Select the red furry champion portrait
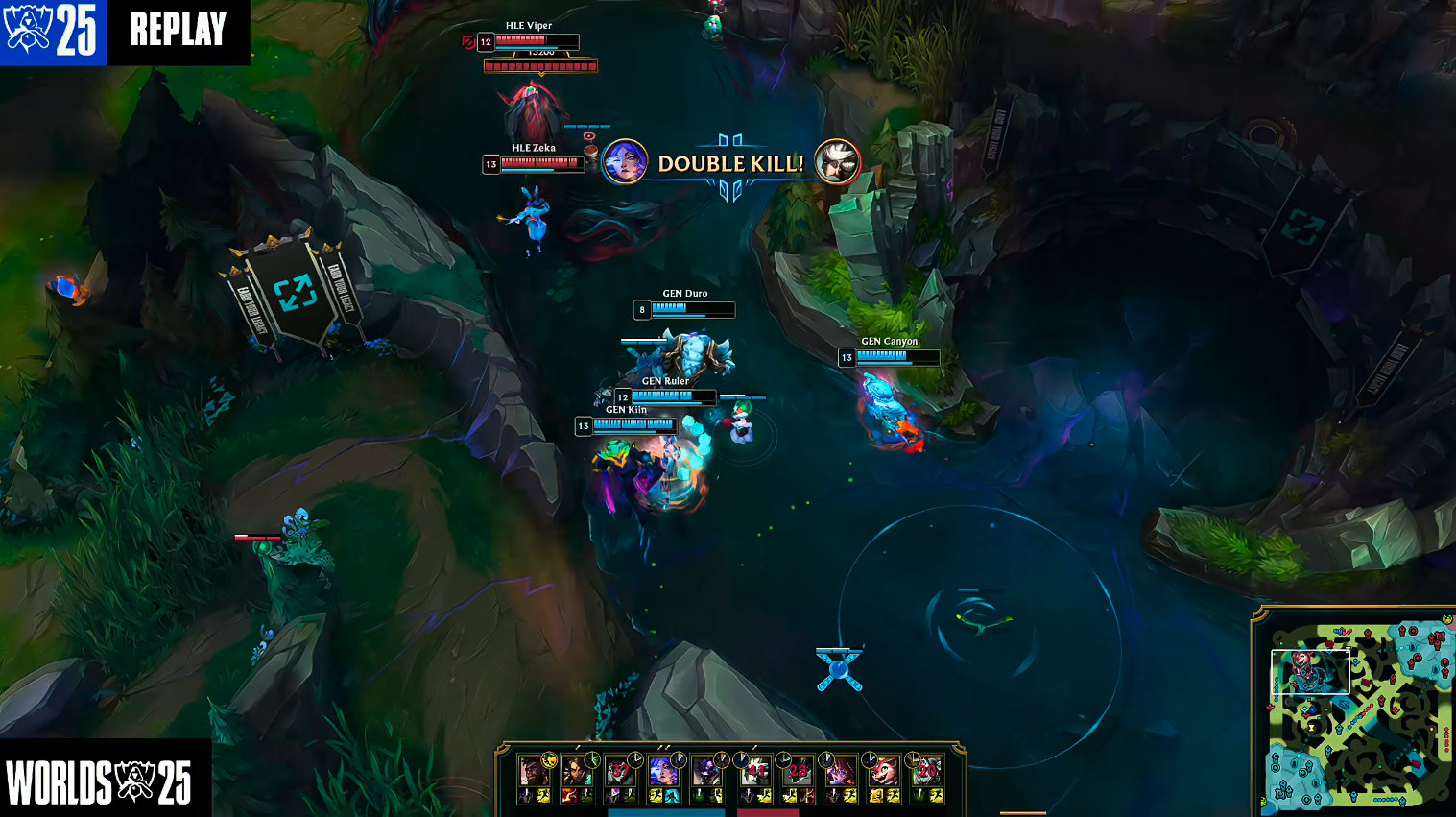Screen dimensions: 1456x817 click(x=884, y=771)
